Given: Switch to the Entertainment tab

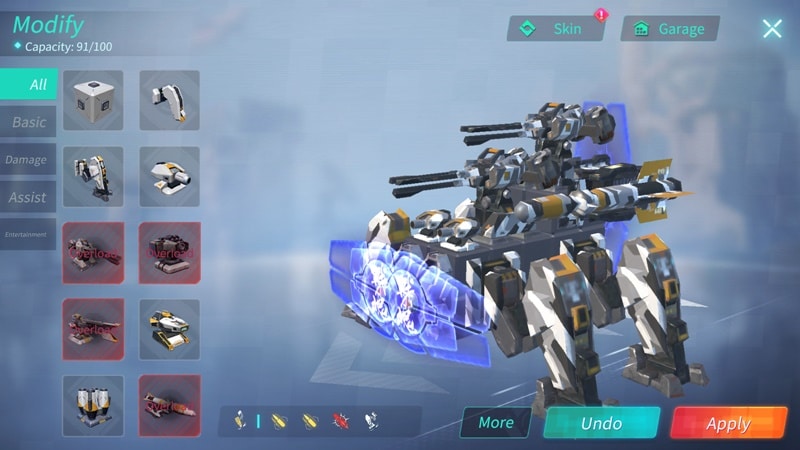Looking at the screenshot, I should 27,234.
